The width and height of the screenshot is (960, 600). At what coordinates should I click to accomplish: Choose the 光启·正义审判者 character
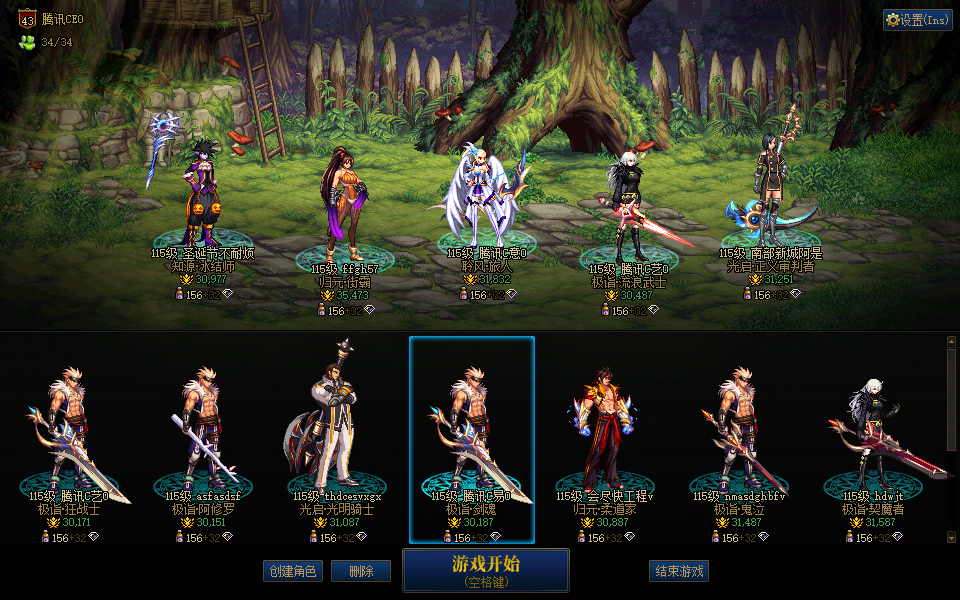point(771,195)
